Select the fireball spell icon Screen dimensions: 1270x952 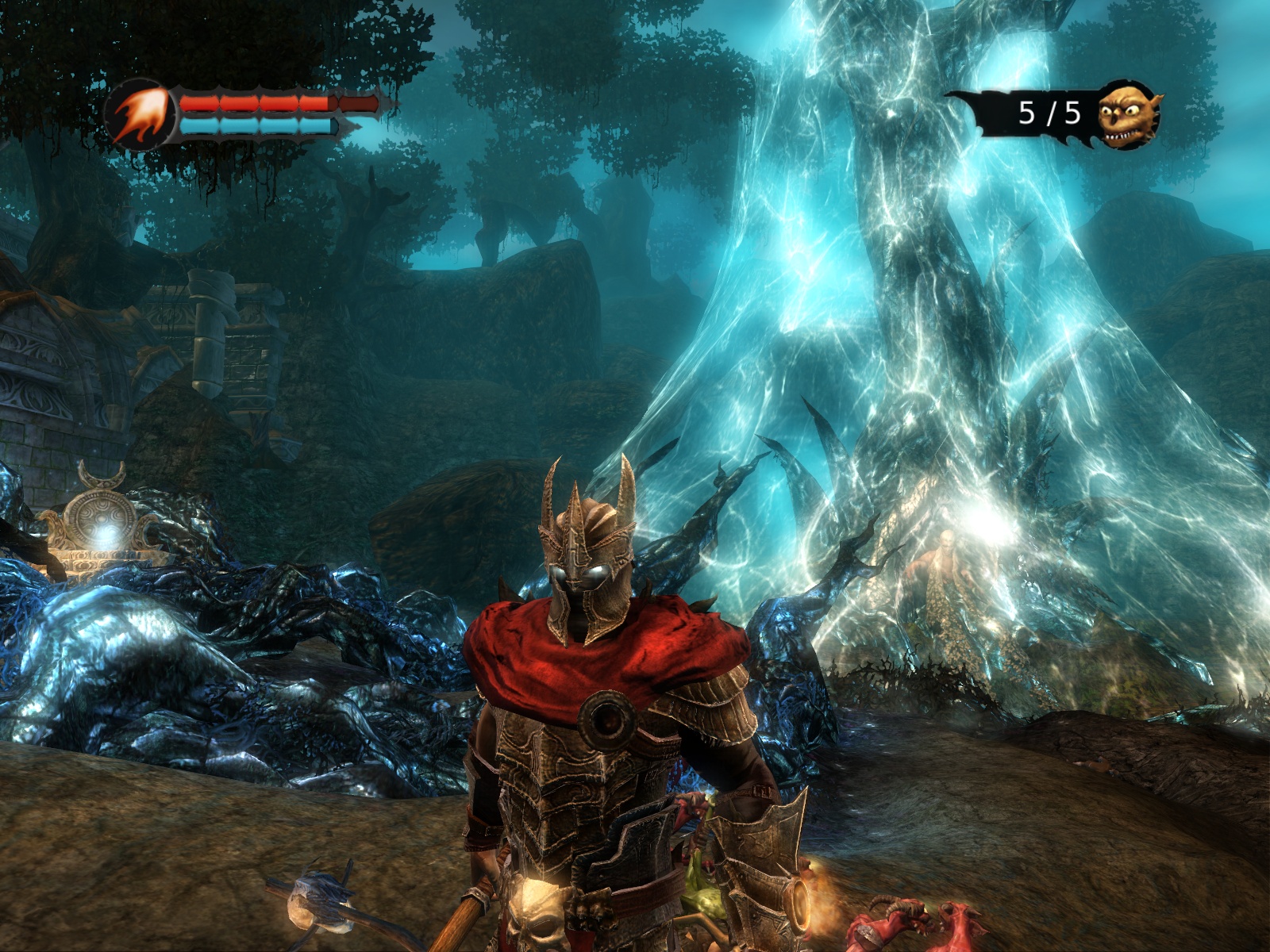(x=141, y=115)
